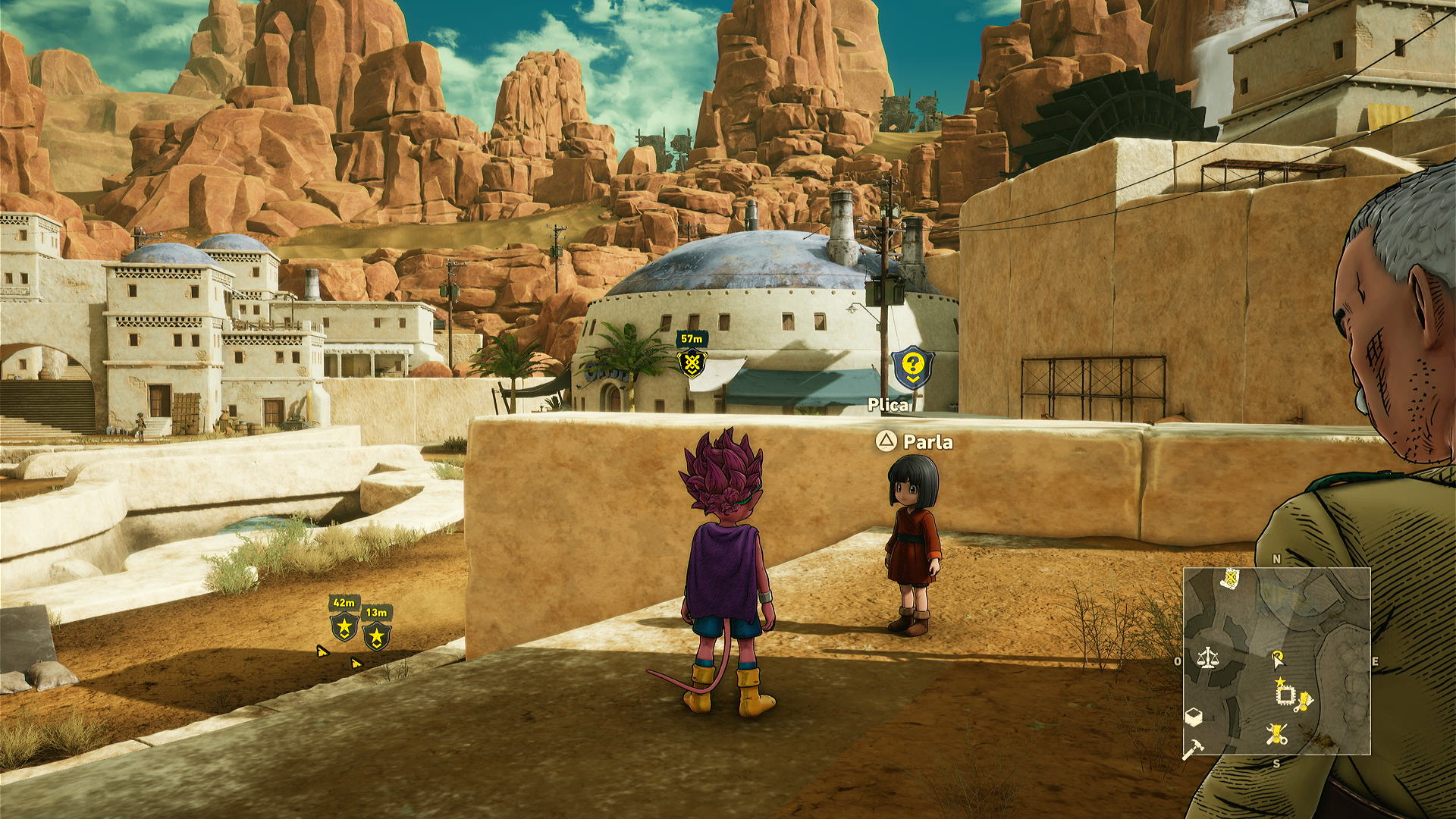1456x819 pixels.
Task: Select the cube icon on the minimap
Action: pos(1194,717)
